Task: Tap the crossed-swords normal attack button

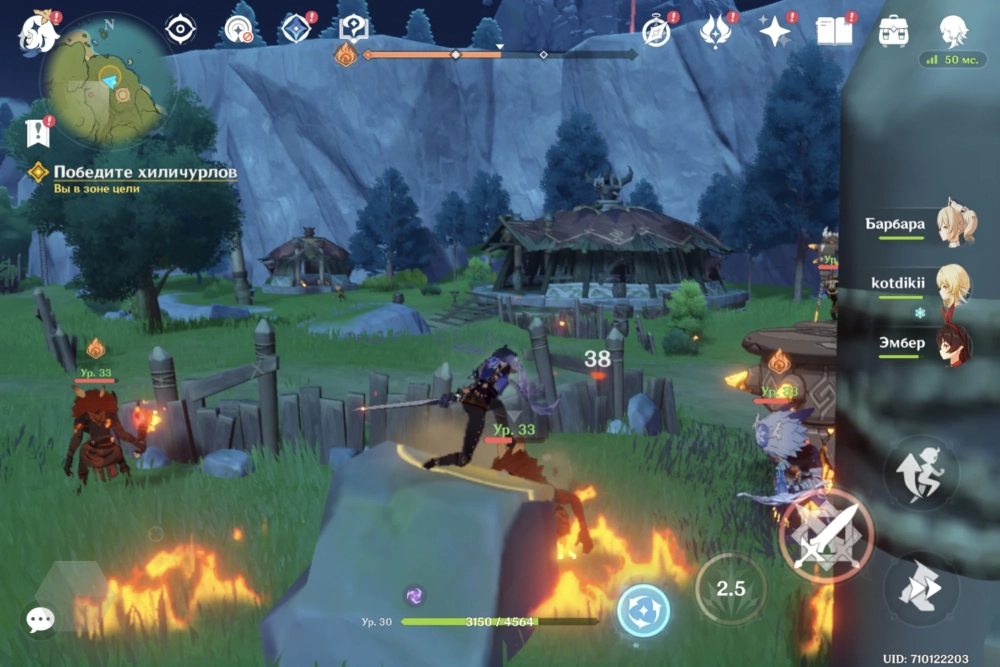Action: (x=826, y=537)
